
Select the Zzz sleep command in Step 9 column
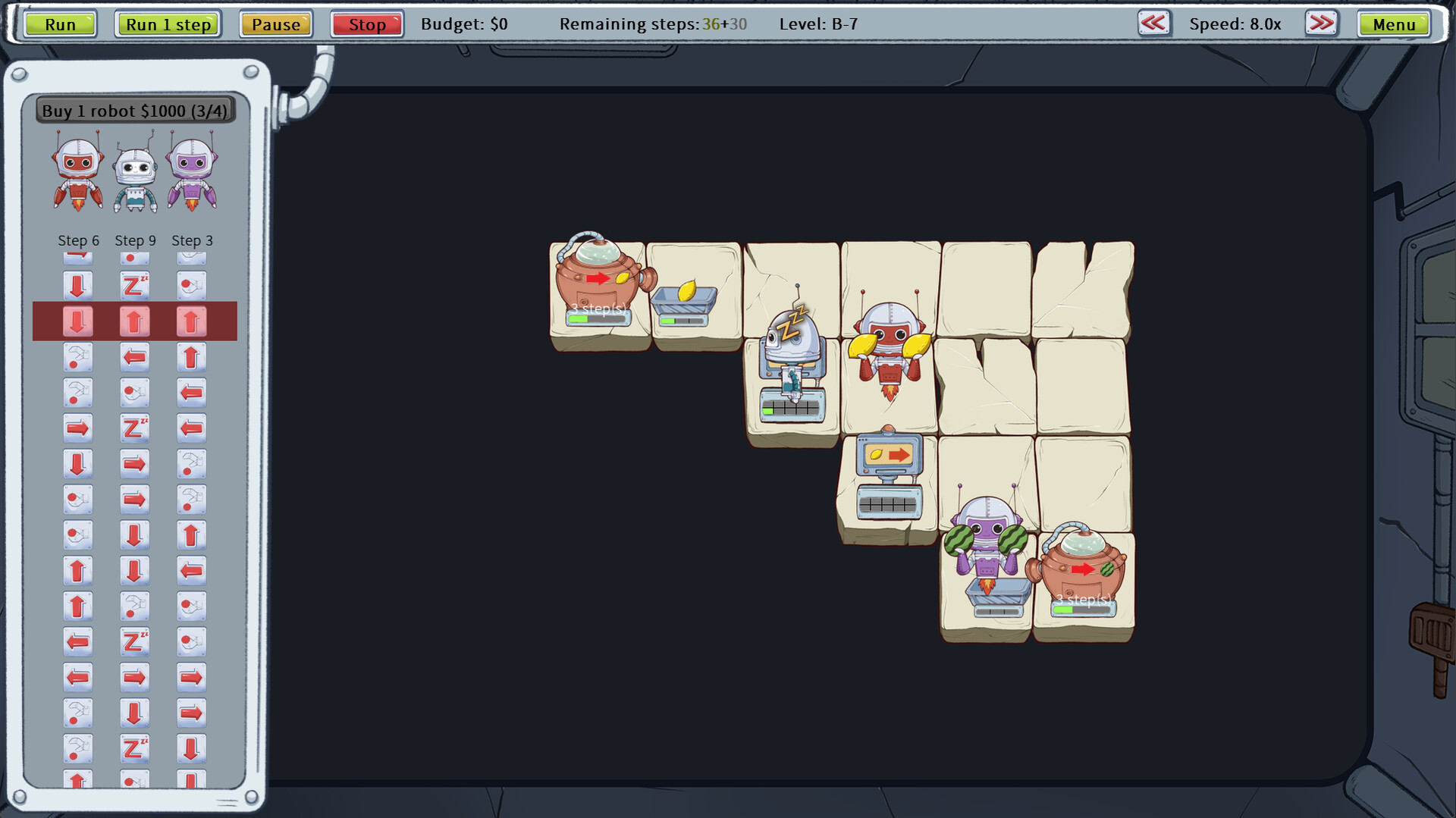135,286
